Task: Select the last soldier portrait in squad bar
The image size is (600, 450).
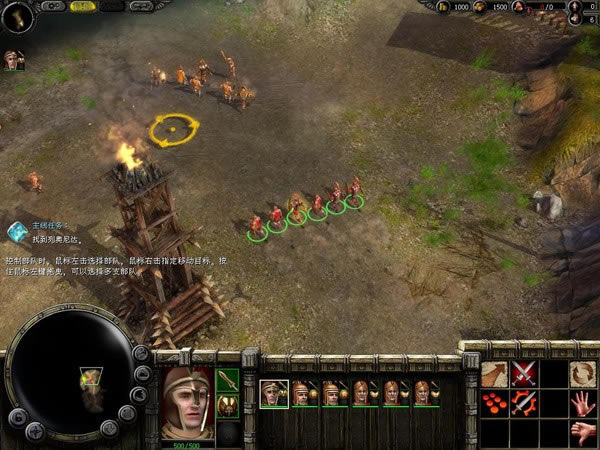Action: pos(426,393)
